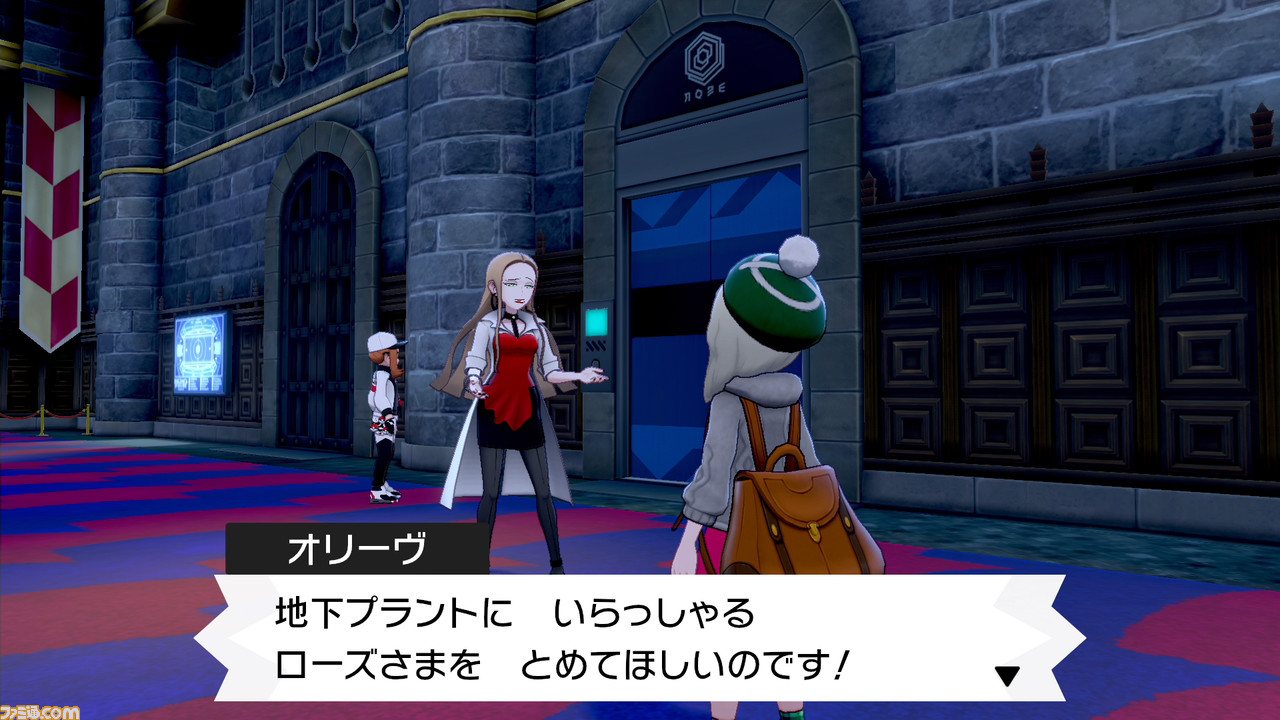
Task: Toggle the small vent grill beside the elevator
Action: pyautogui.click(x=596, y=345)
